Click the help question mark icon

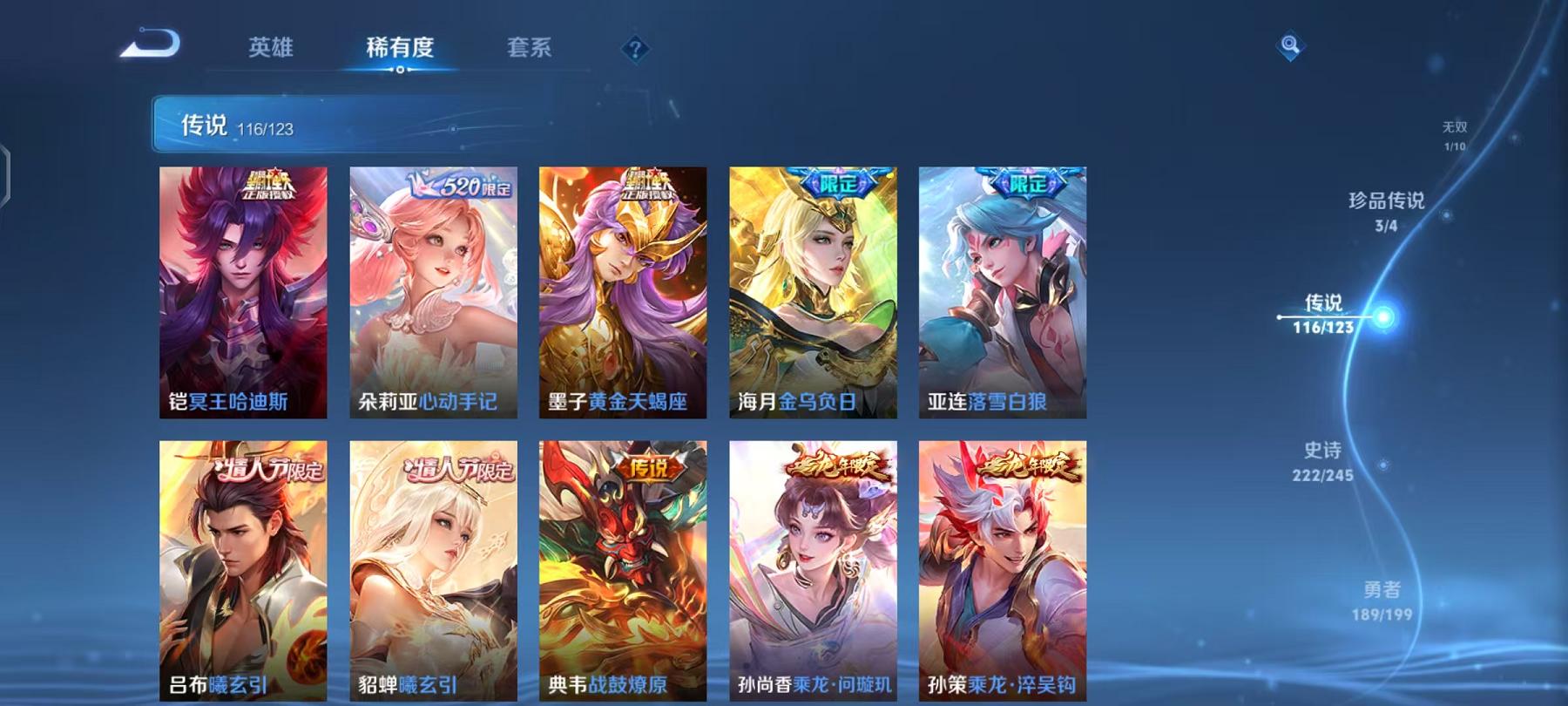[635, 49]
